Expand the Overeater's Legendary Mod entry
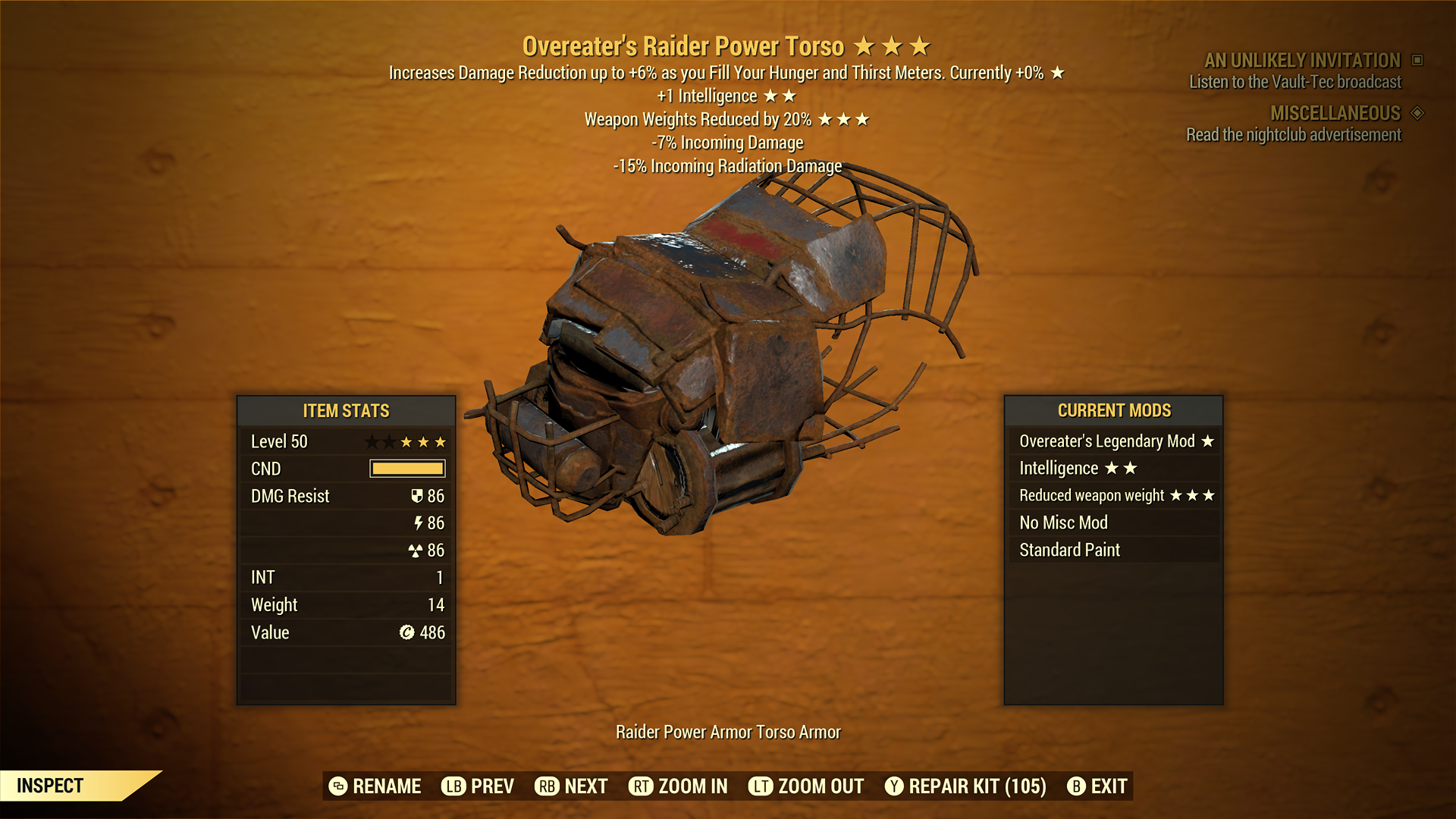The height and width of the screenshot is (819, 1456). coord(1115,441)
